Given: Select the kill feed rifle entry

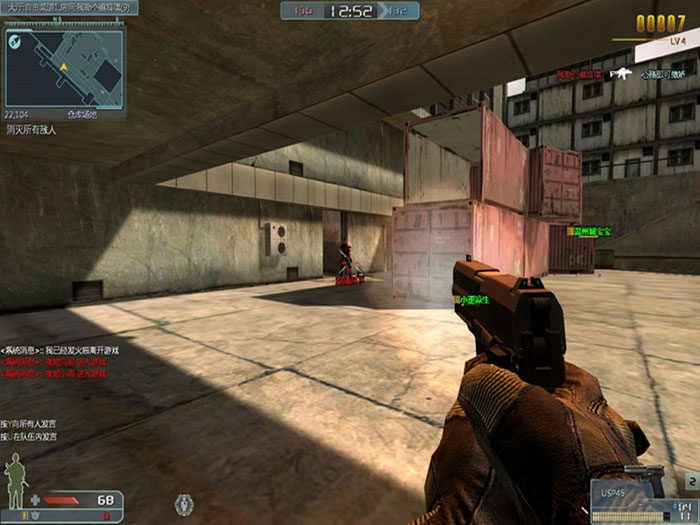Looking at the screenshot, I should pyautogui.click(x=622, y=73).
